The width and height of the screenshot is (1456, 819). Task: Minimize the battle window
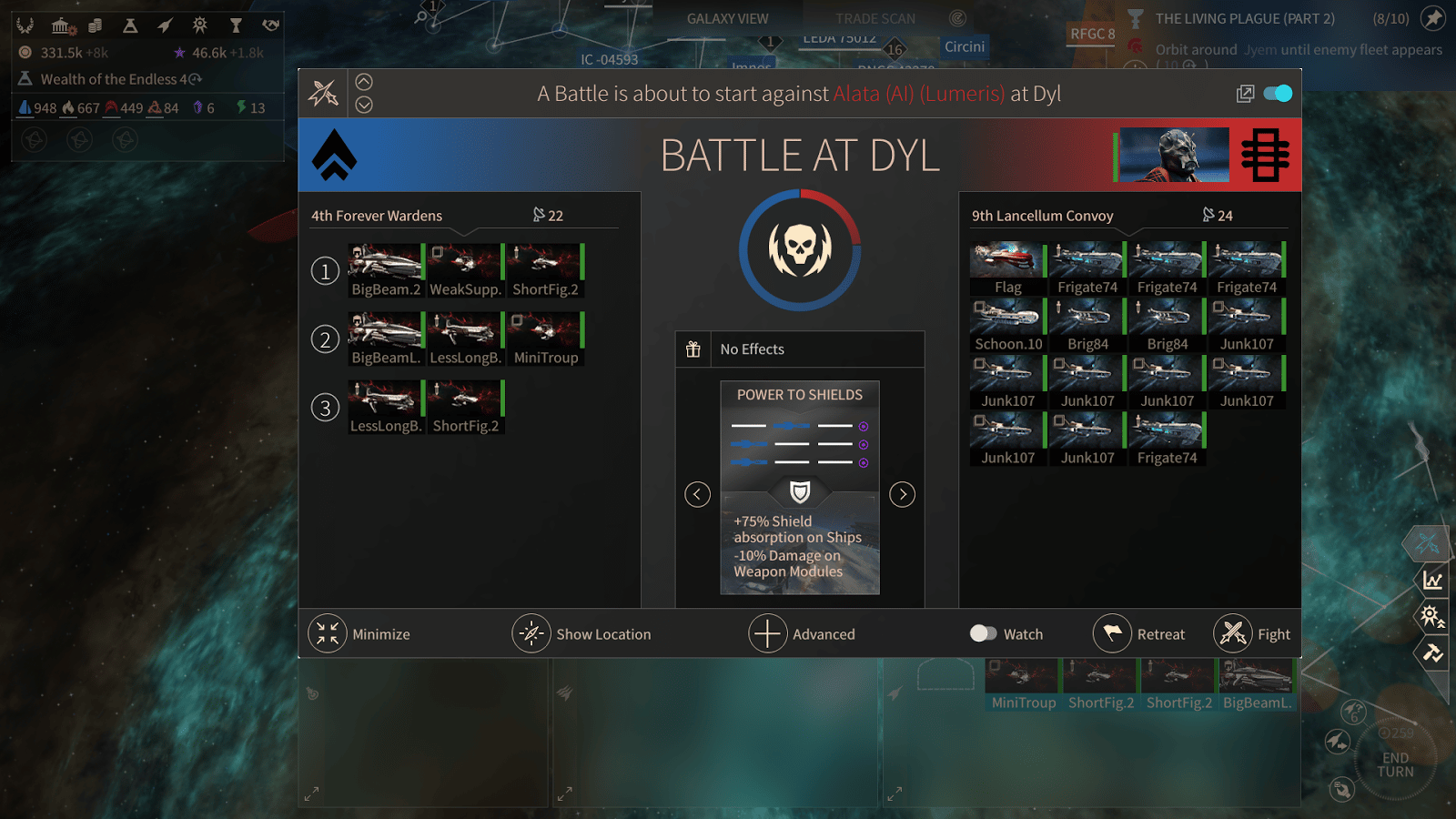(359, 633)
